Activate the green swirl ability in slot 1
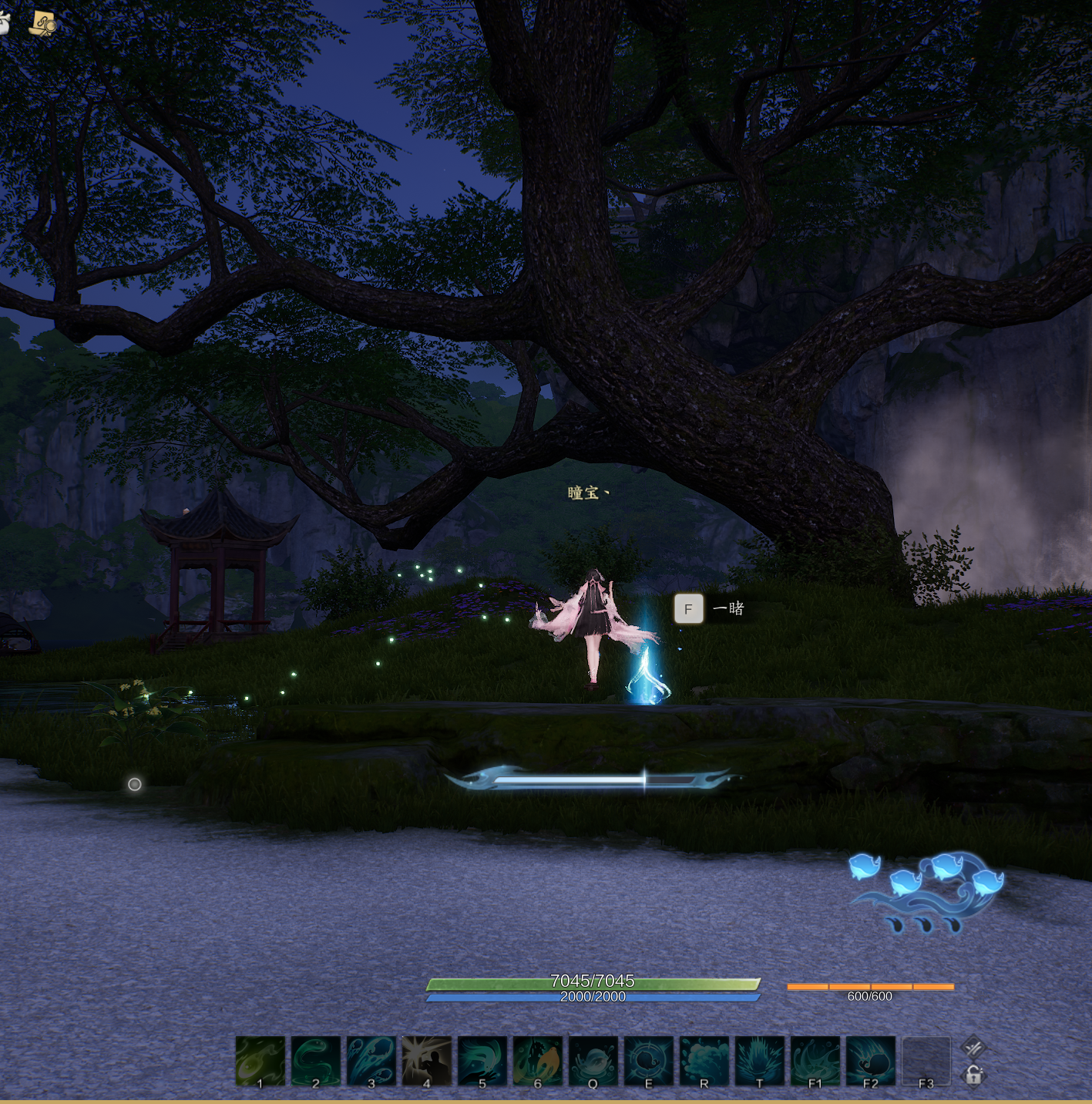This screenshot has width=1092, height=1104. [260, 1061]
